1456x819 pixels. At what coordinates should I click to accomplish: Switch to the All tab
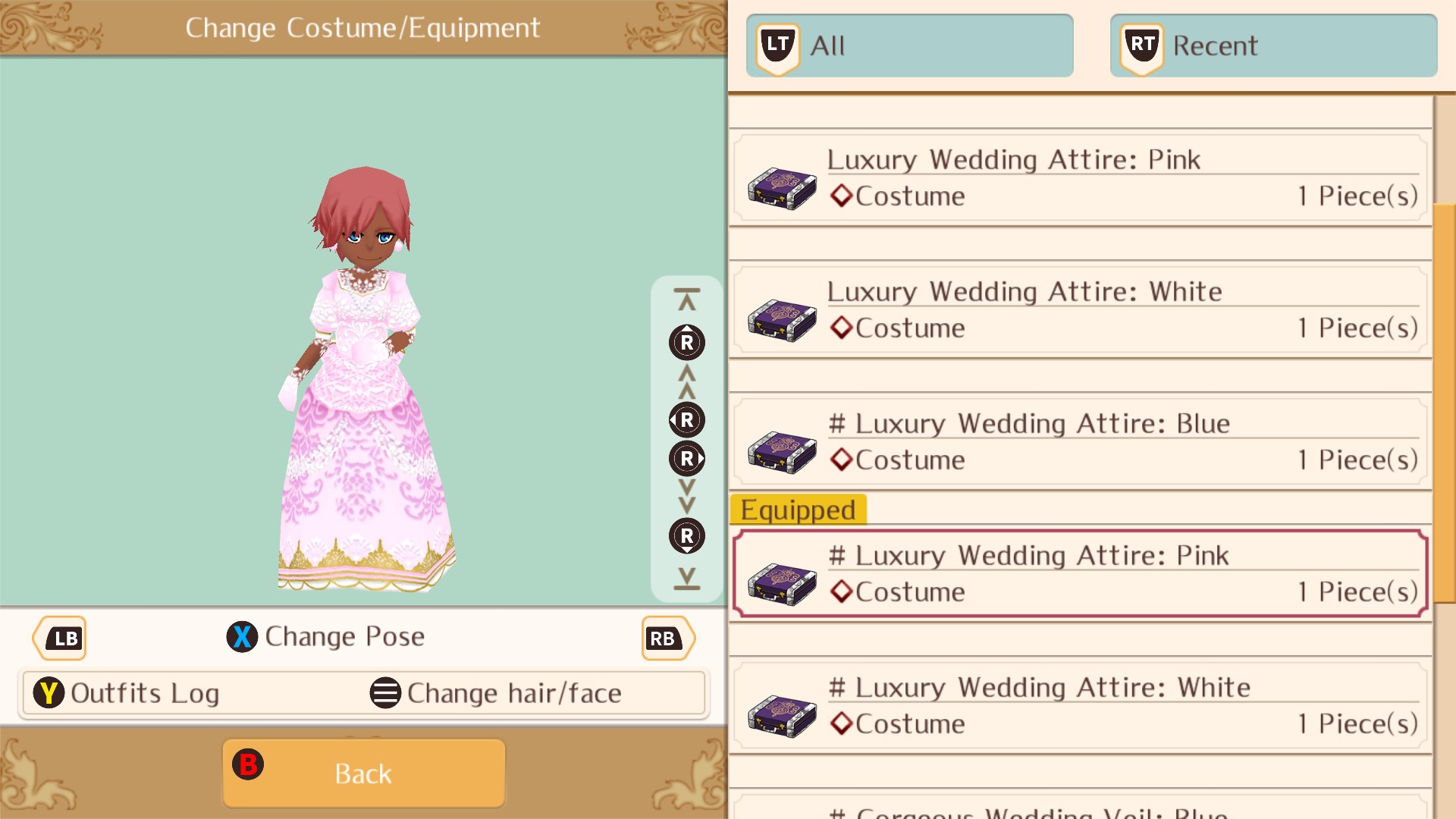pyautogui.click(x=910, y=45)
